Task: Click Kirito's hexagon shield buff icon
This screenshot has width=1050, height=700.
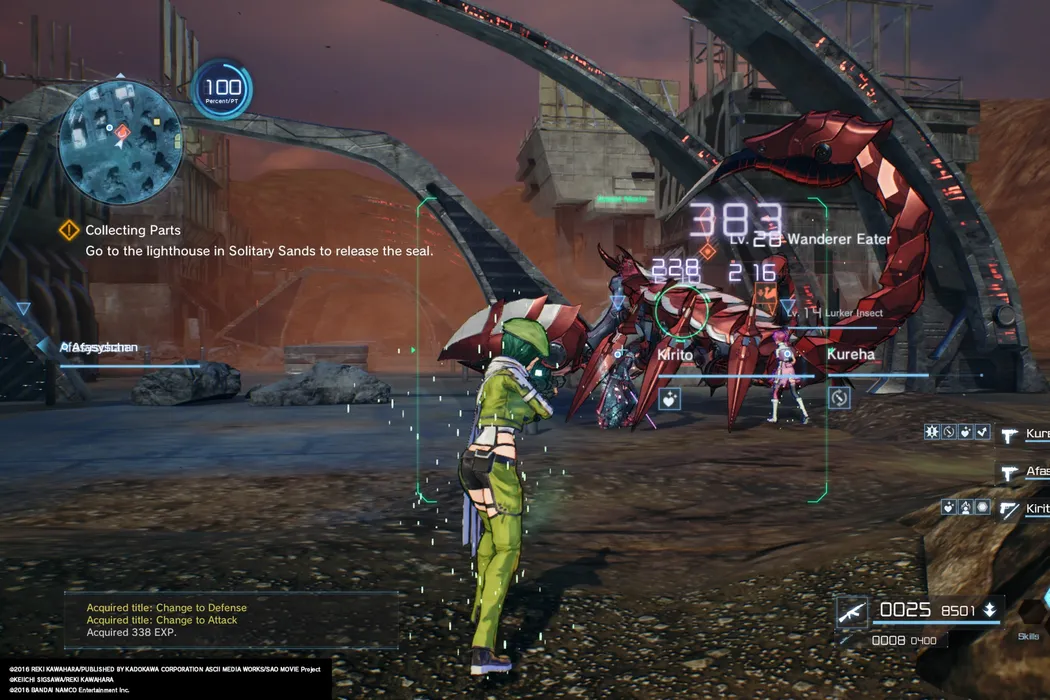Action: click(x=982, y=507)
